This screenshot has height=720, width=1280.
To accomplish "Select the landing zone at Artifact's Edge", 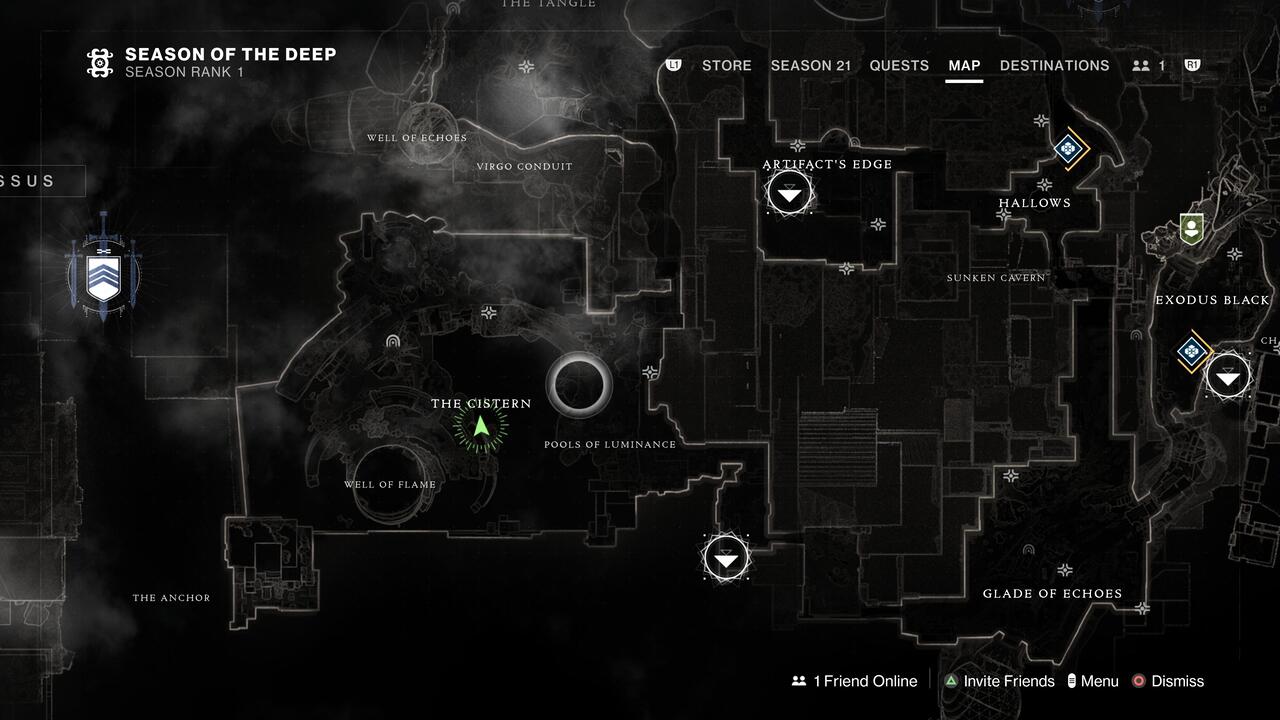I will pos(789,191).
